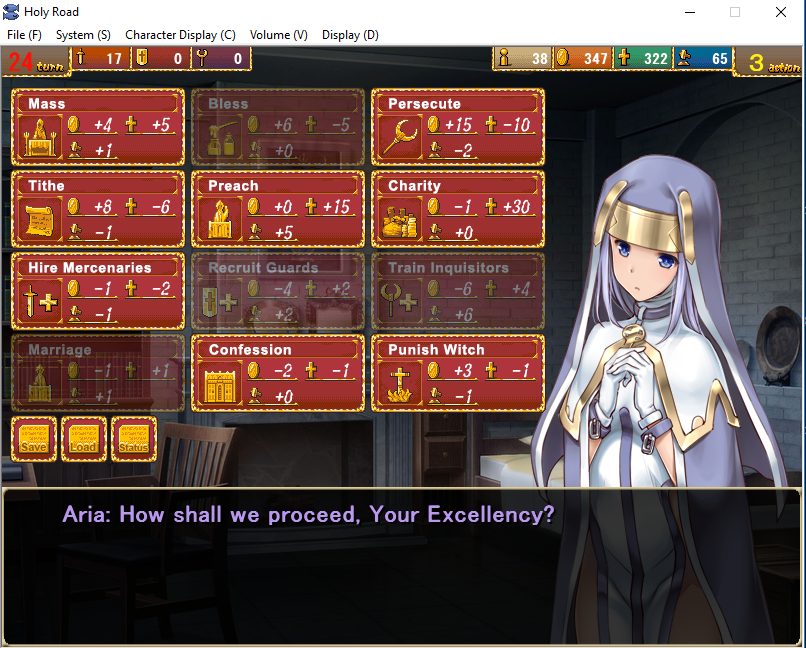Minimize the Holy Road window
This screenshot has width=806, height=648.
(689, 12)
